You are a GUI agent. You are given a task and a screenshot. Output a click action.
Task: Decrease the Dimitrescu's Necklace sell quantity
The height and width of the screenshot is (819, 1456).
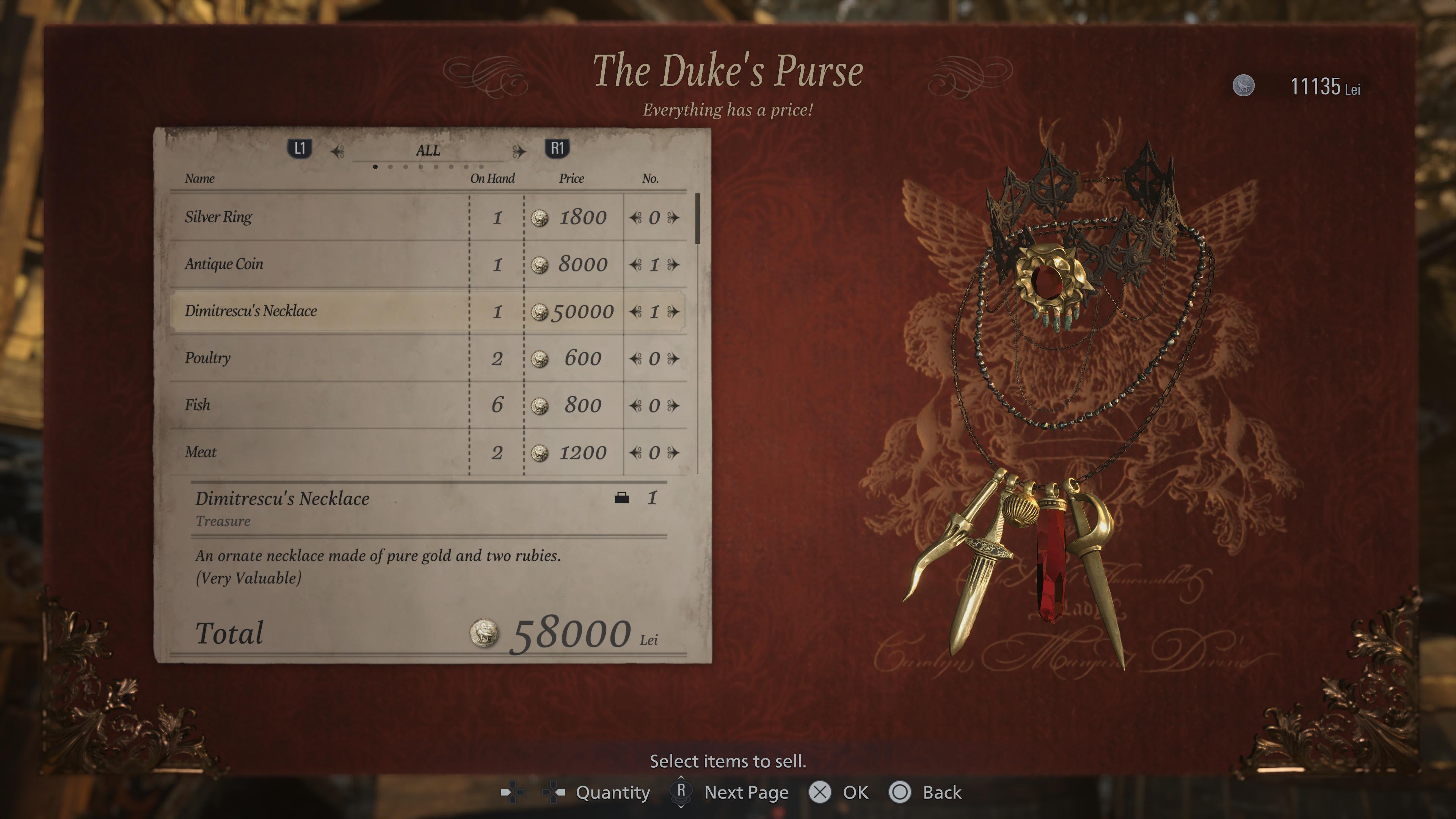[x=636, y=311]
